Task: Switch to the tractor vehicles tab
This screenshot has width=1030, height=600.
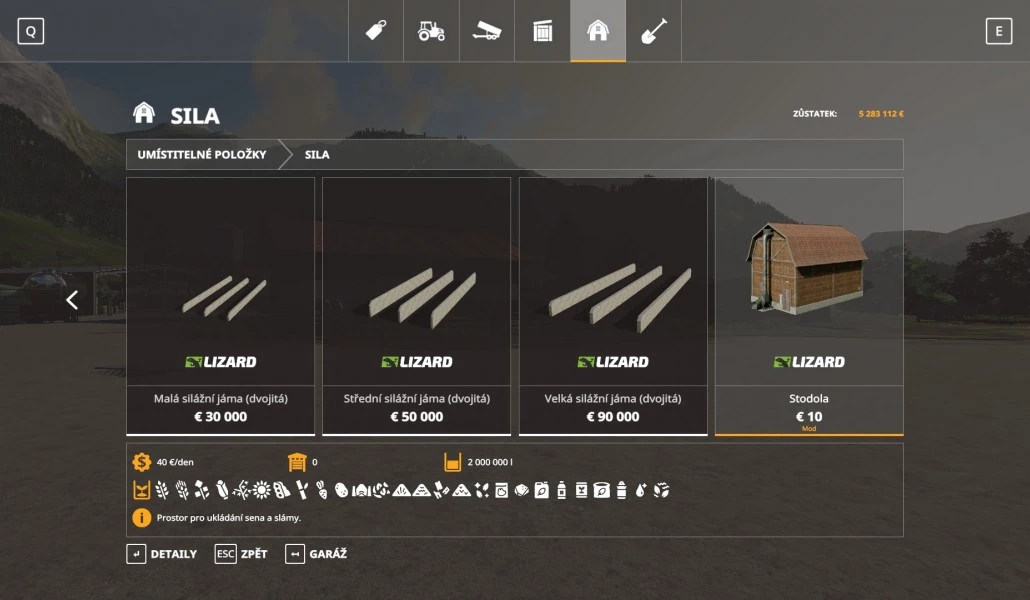Action: point(431,31)
